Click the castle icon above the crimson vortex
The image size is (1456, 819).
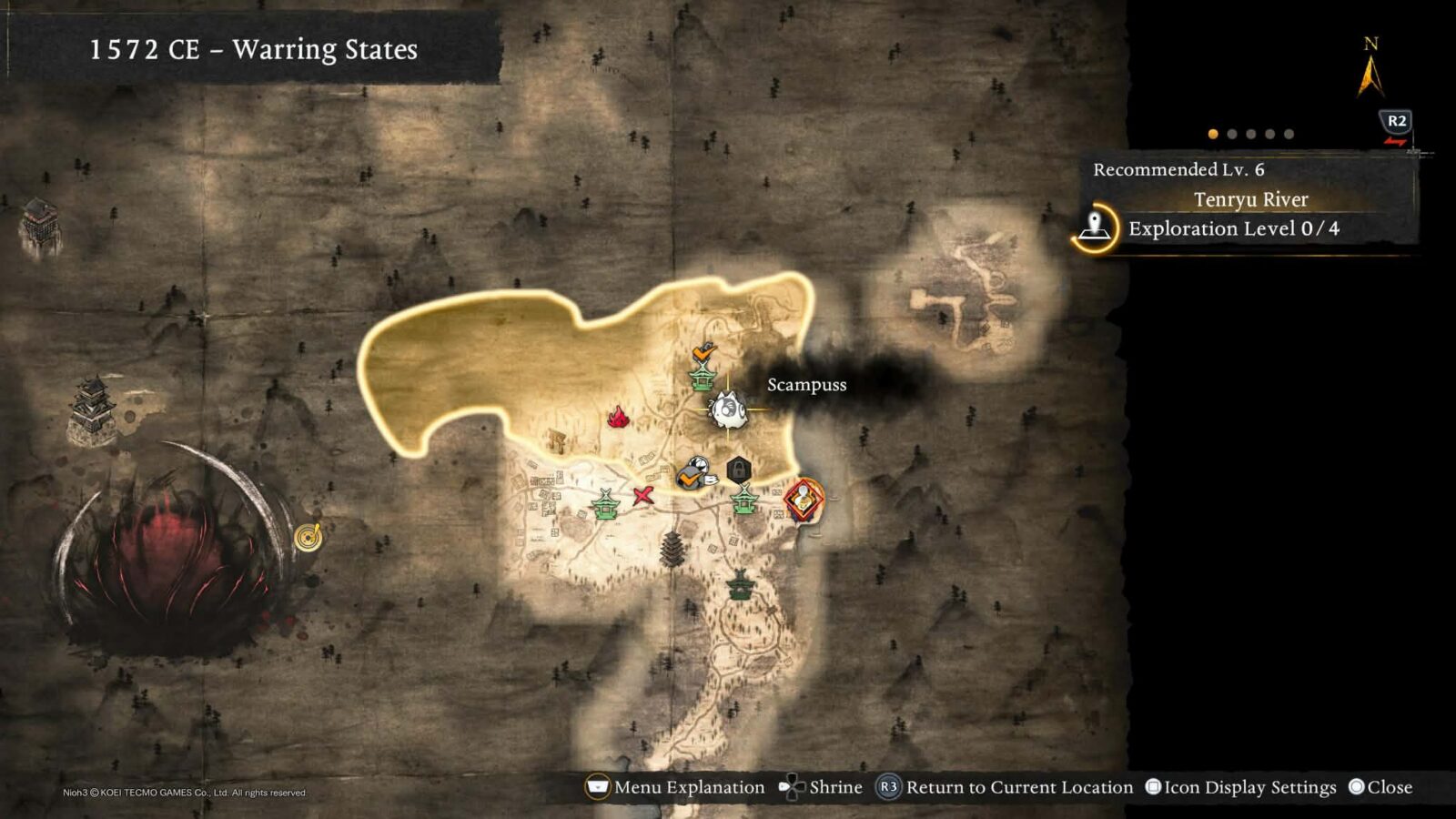pos(93,407)
